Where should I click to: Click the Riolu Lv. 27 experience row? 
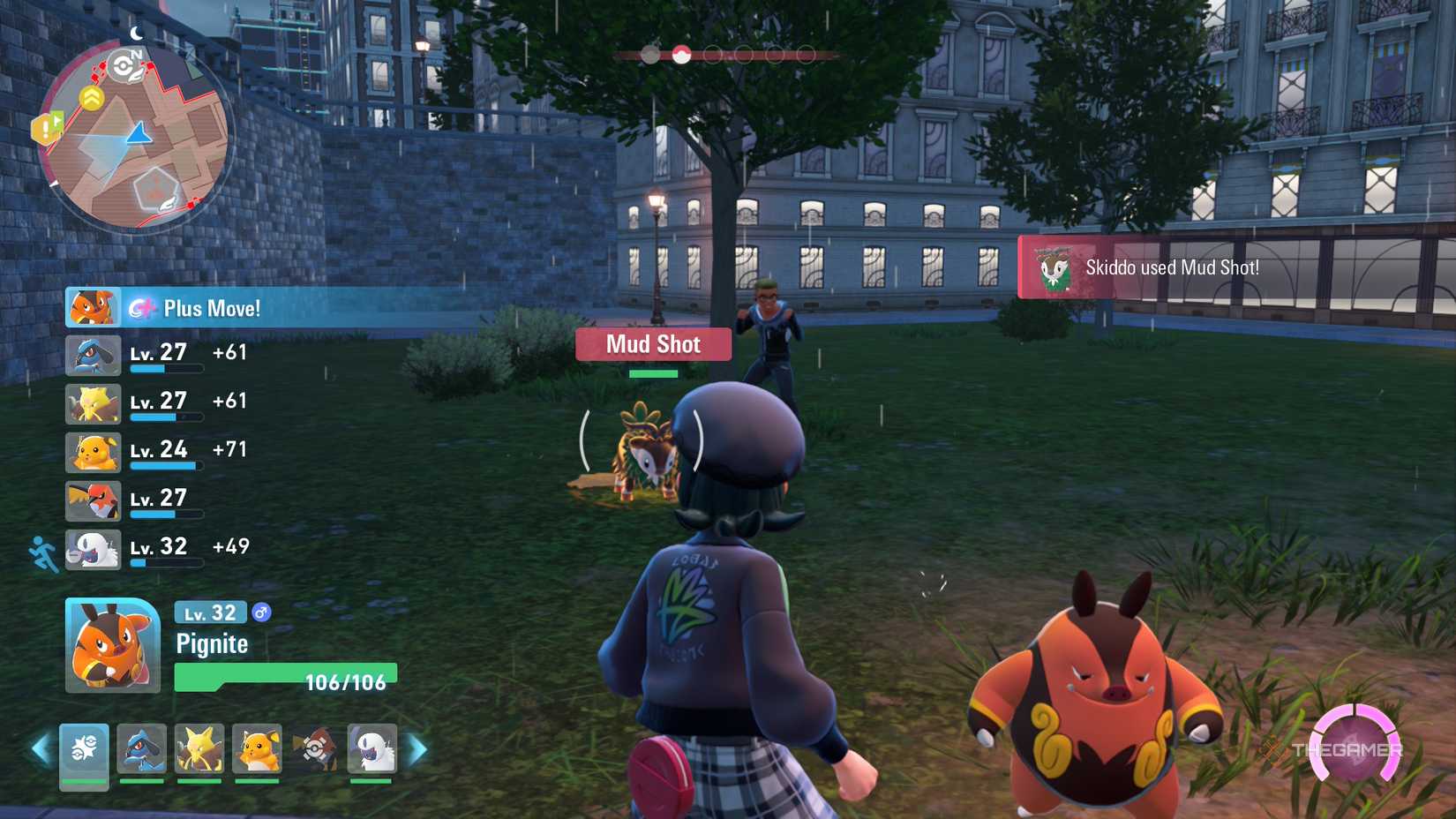[159, 355]
